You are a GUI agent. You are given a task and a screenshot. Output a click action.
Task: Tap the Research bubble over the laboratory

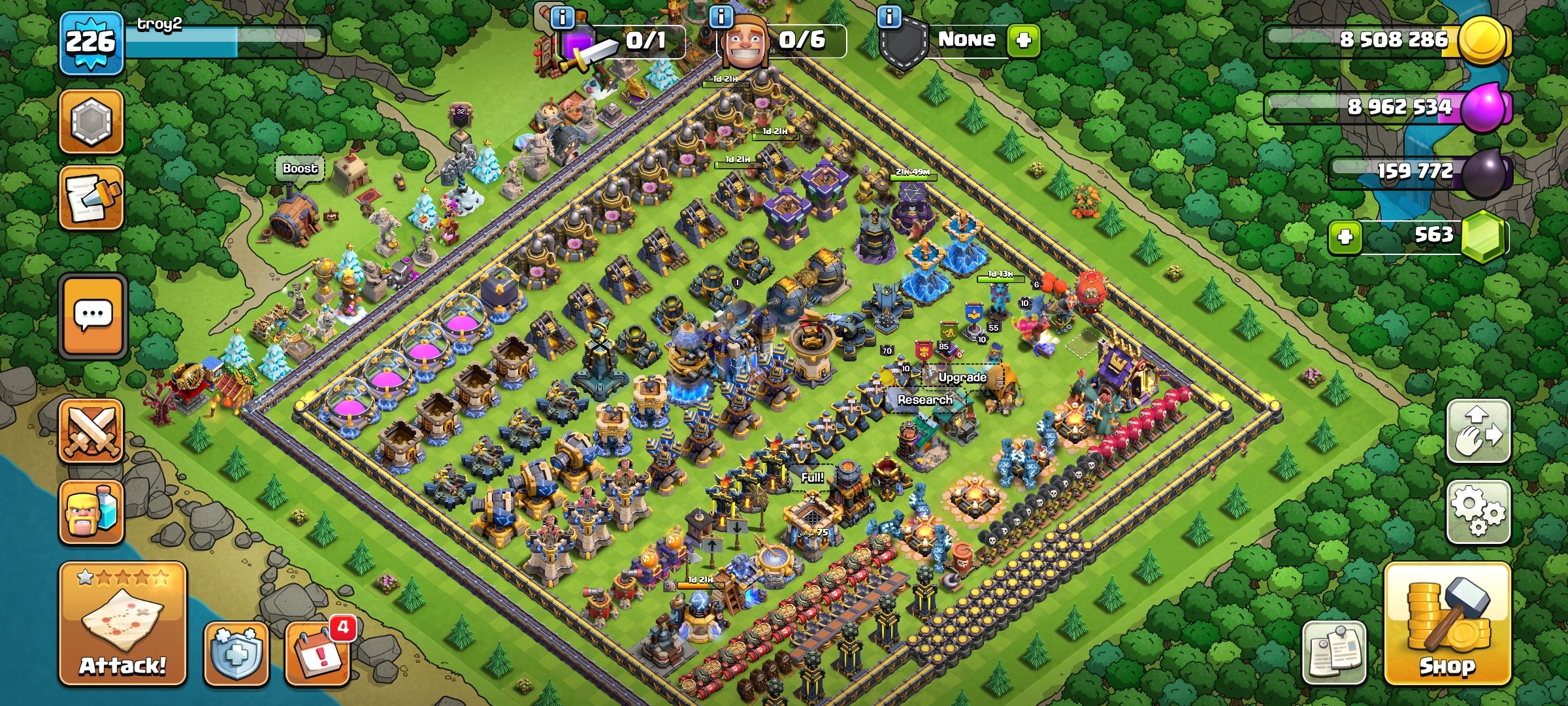(x=924, y=399)
